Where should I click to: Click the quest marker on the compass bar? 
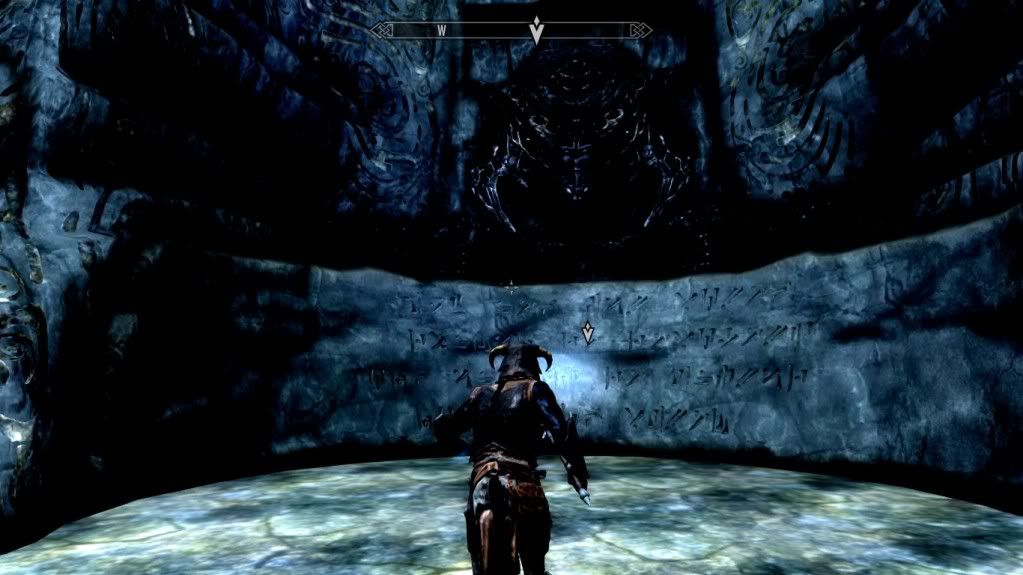point(536,30)
